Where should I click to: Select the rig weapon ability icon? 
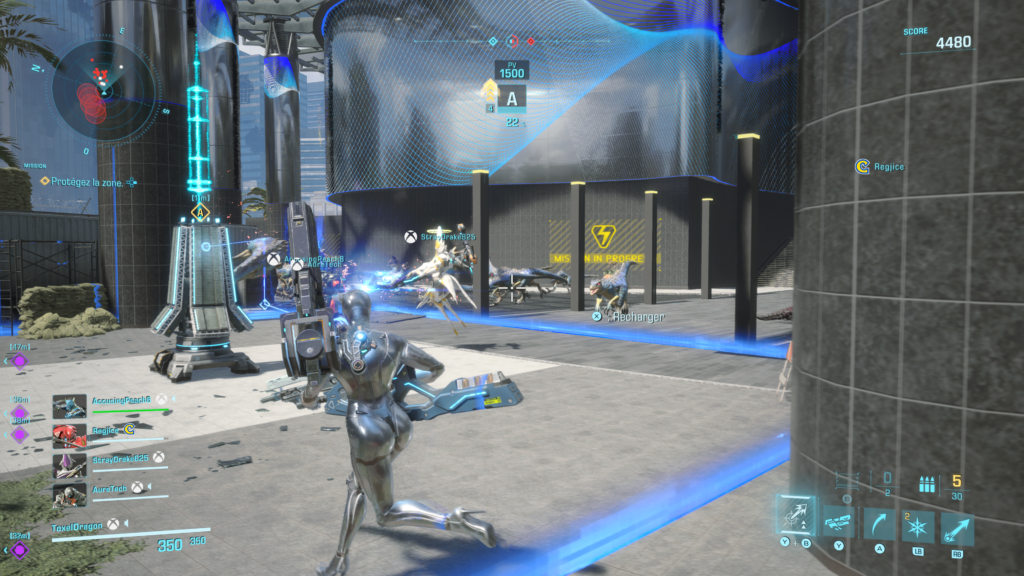click(837, 524)
